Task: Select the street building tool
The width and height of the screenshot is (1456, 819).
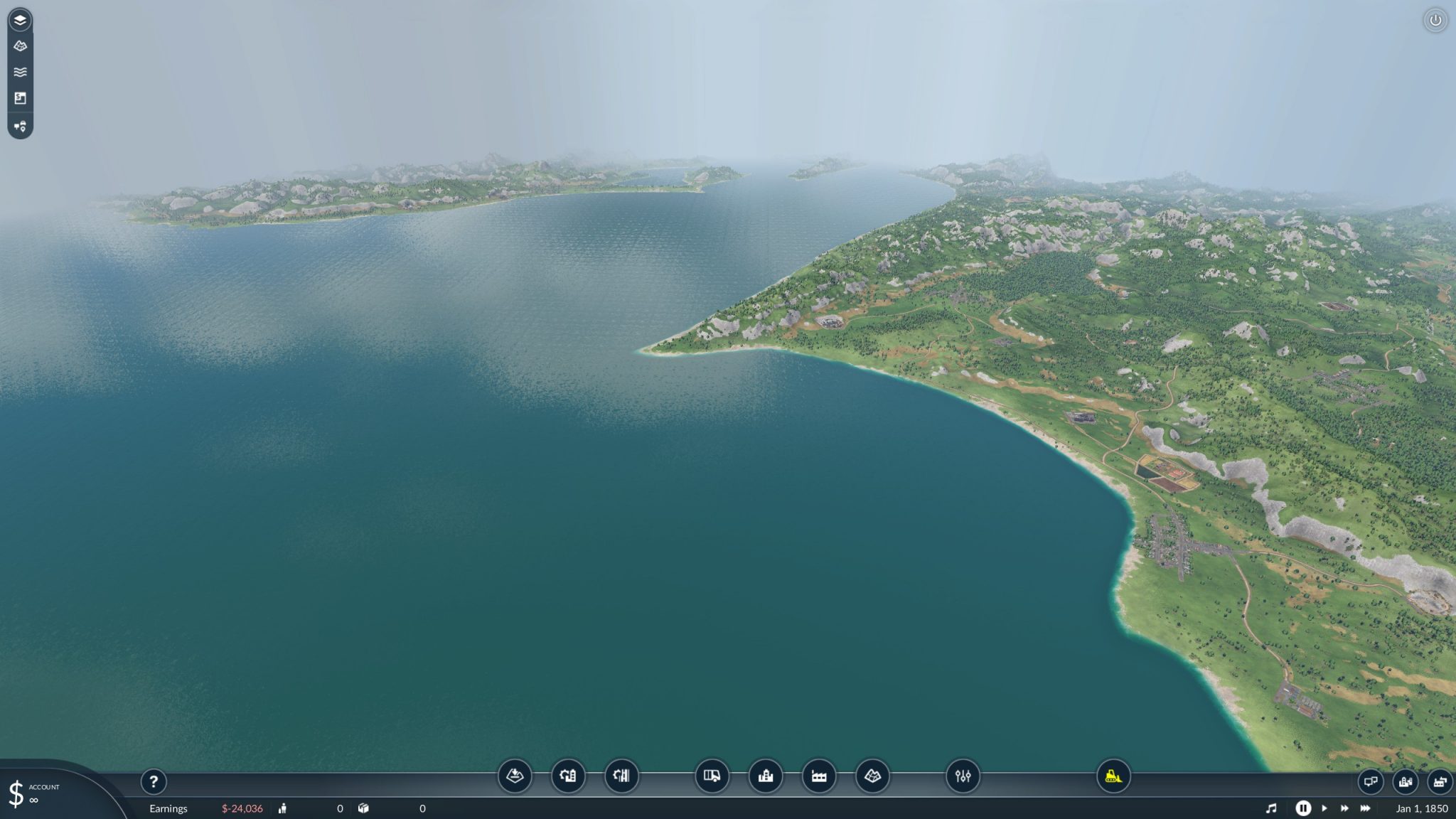Action: click(621, 777)
